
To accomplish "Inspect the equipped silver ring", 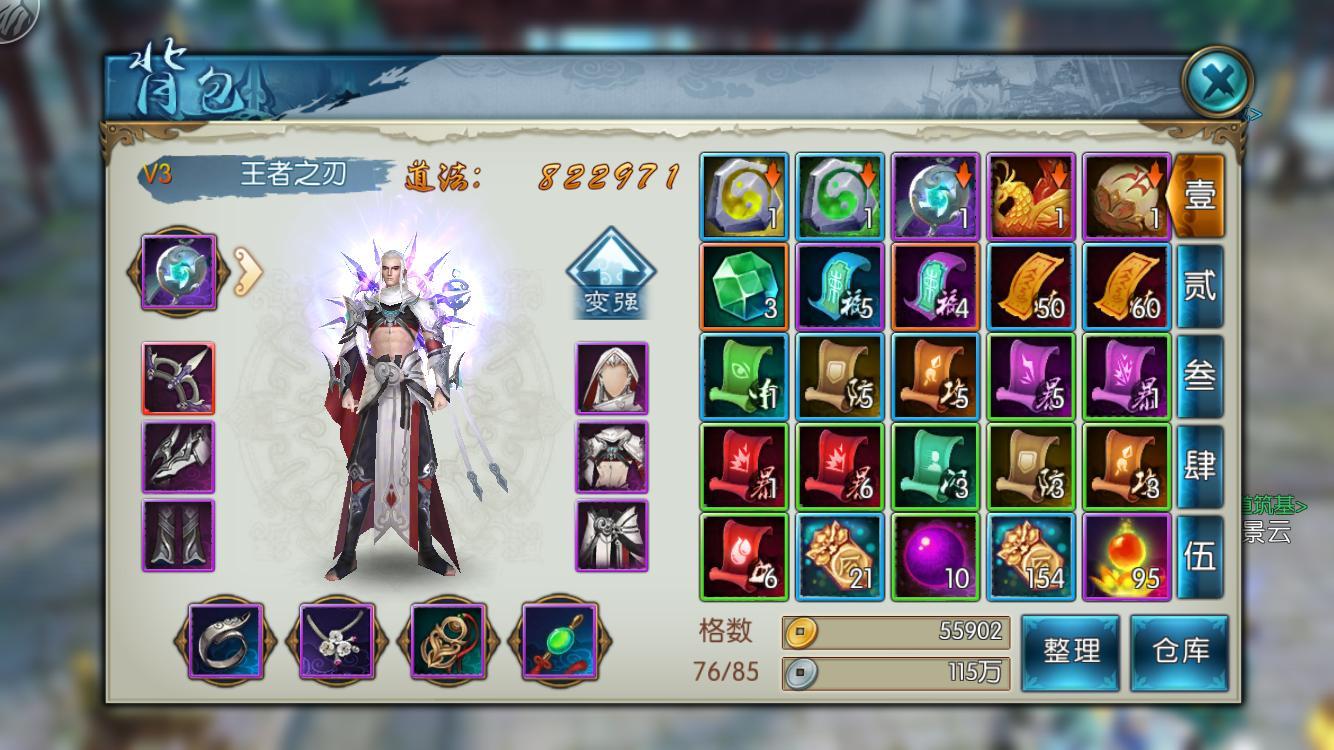I will coord(225,641).
